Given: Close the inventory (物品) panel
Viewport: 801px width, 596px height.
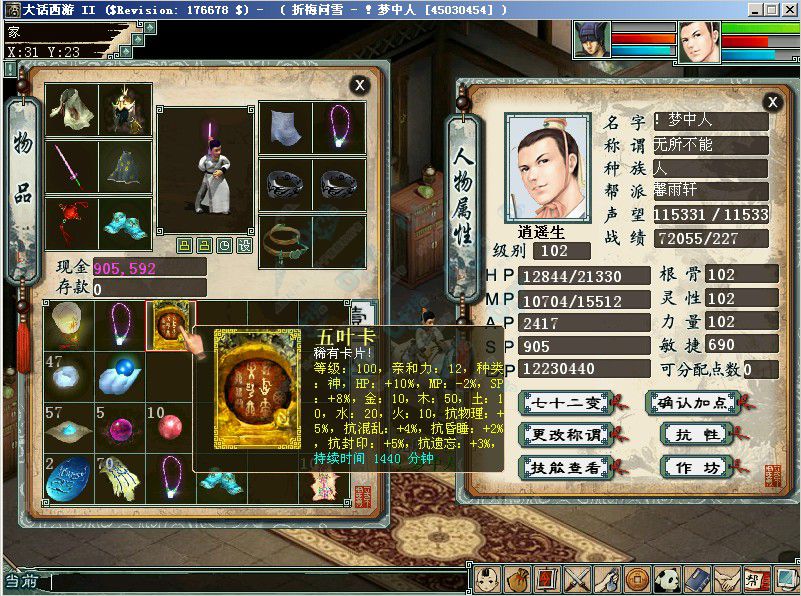Looking at the screenshot, I should click(359, 86).
